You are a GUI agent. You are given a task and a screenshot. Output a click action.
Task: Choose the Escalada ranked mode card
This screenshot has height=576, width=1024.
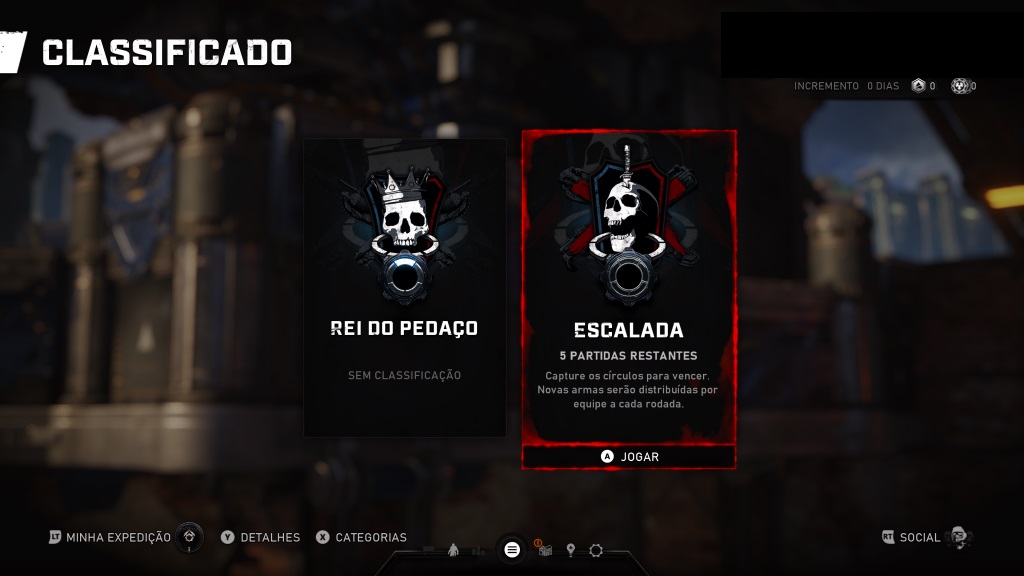629,288
